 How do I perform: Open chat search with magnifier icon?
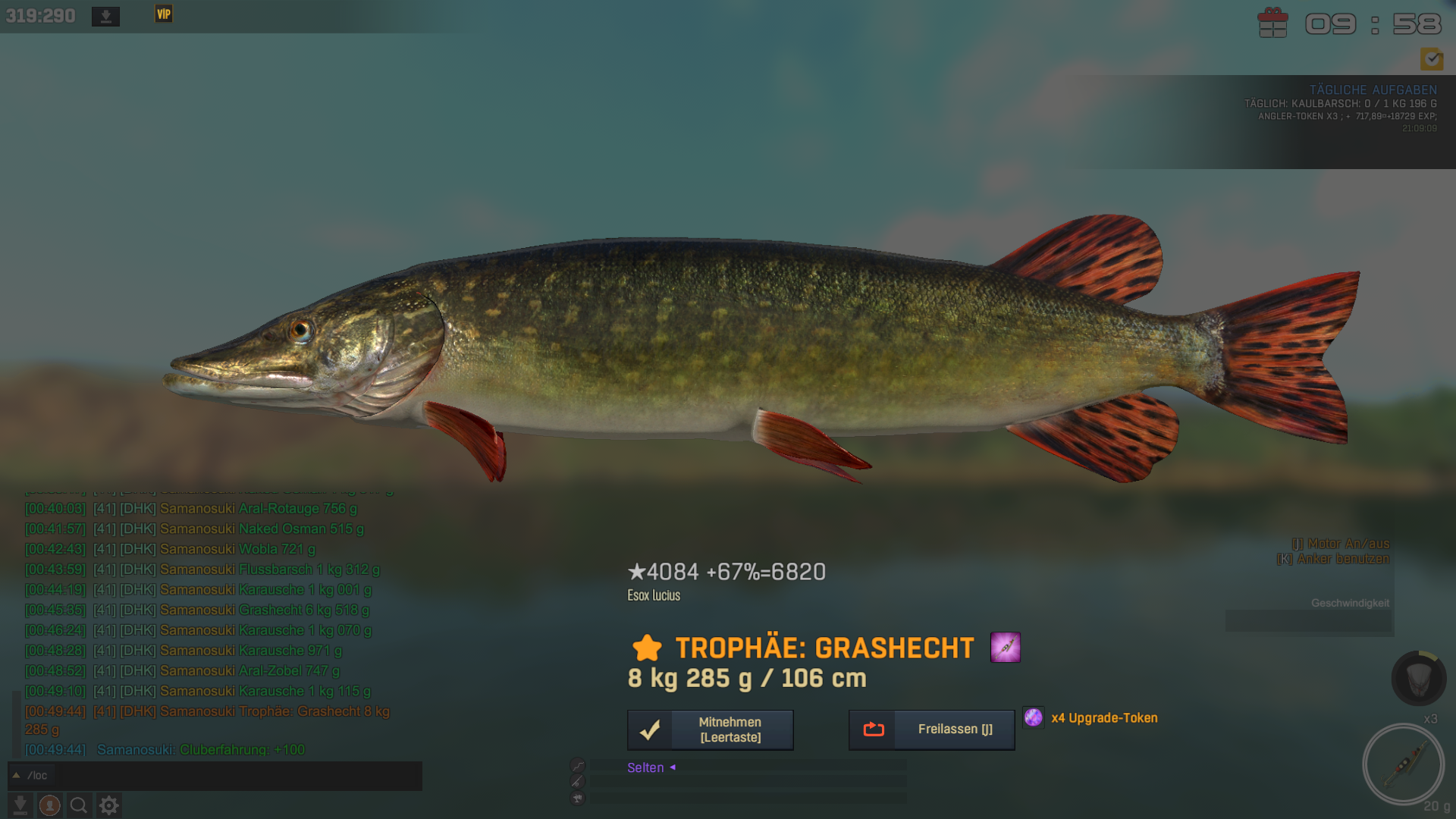pyautogui.click(x=79, y=805)
